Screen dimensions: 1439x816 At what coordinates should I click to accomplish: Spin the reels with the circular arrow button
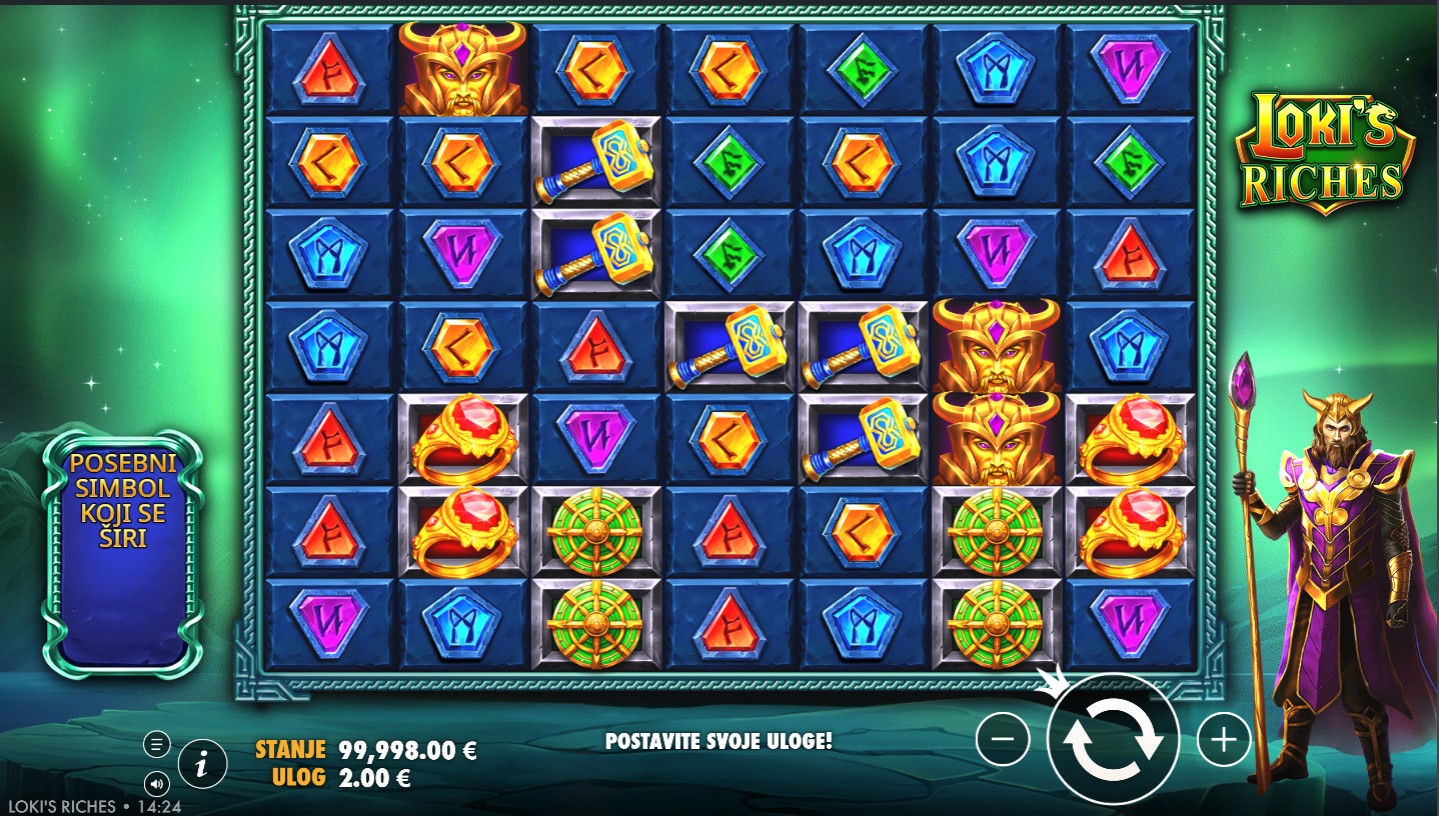click(x=1112, y=740)
